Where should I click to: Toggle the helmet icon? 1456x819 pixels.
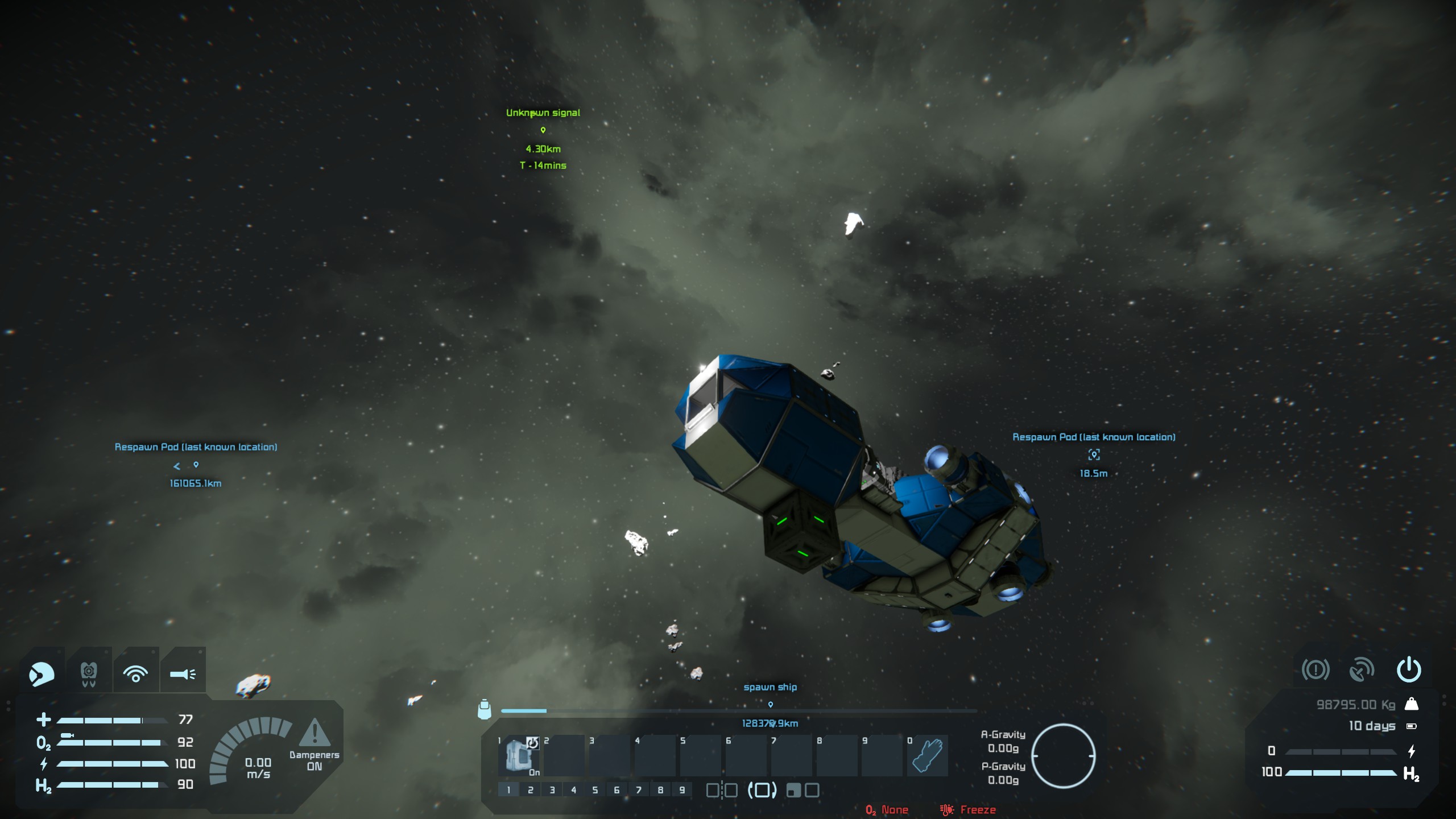point(42,674)
